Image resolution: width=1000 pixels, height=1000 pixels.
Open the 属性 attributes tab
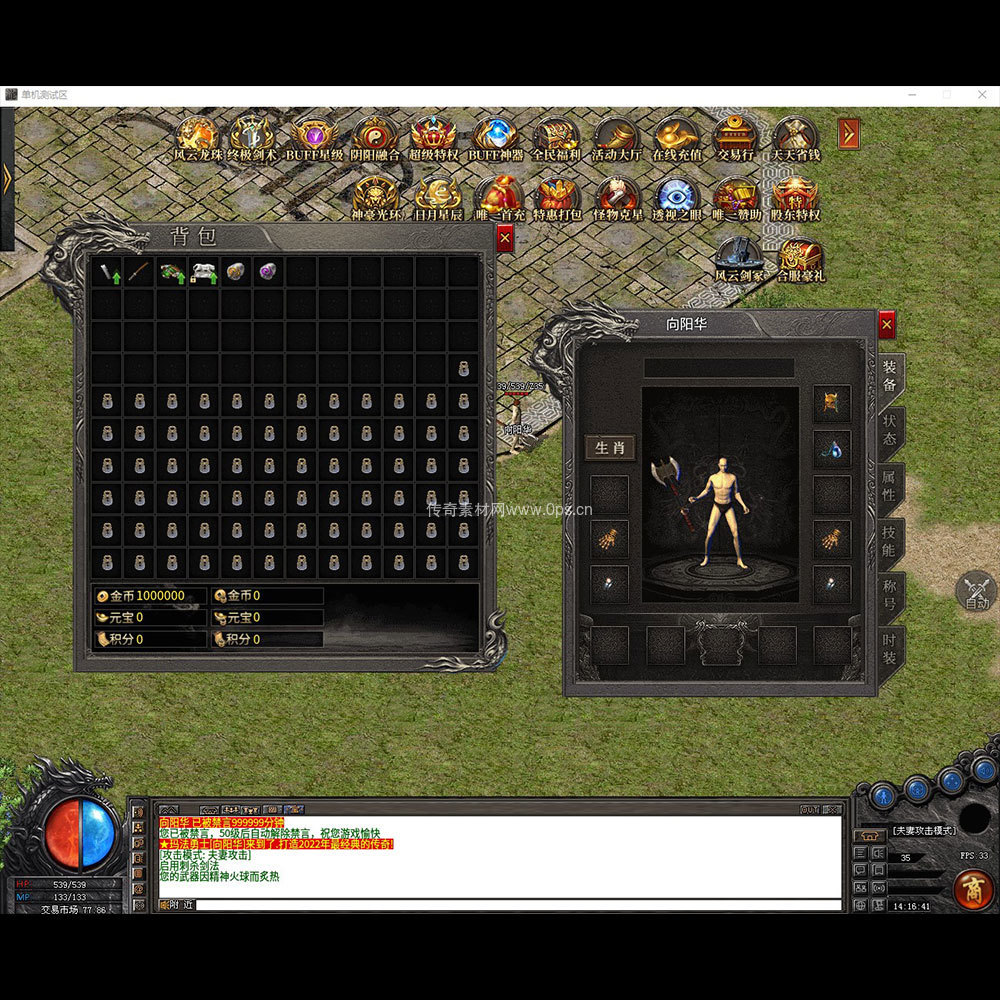pos(889,488)
